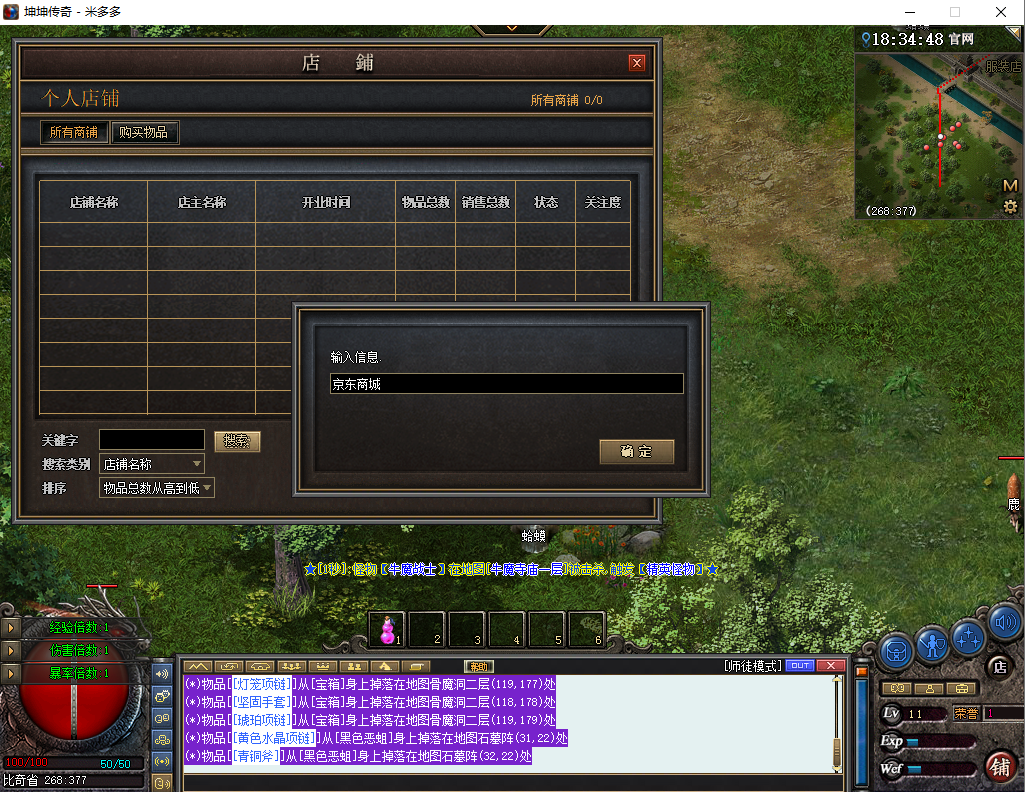Open the 购买物品 tab

click(x=143, y=132)
